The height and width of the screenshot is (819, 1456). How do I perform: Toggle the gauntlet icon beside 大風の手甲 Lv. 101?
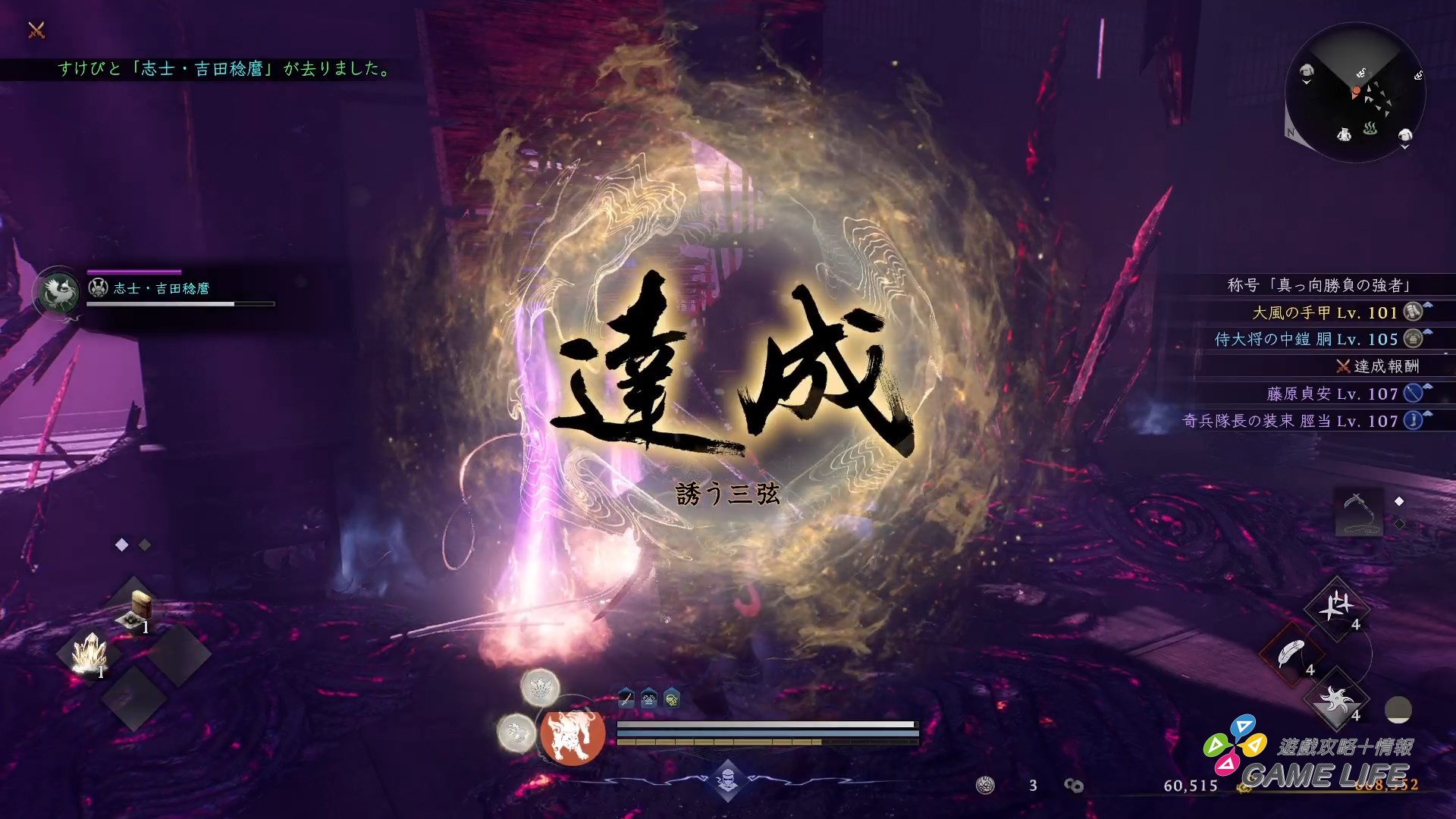pos(1412,312)
